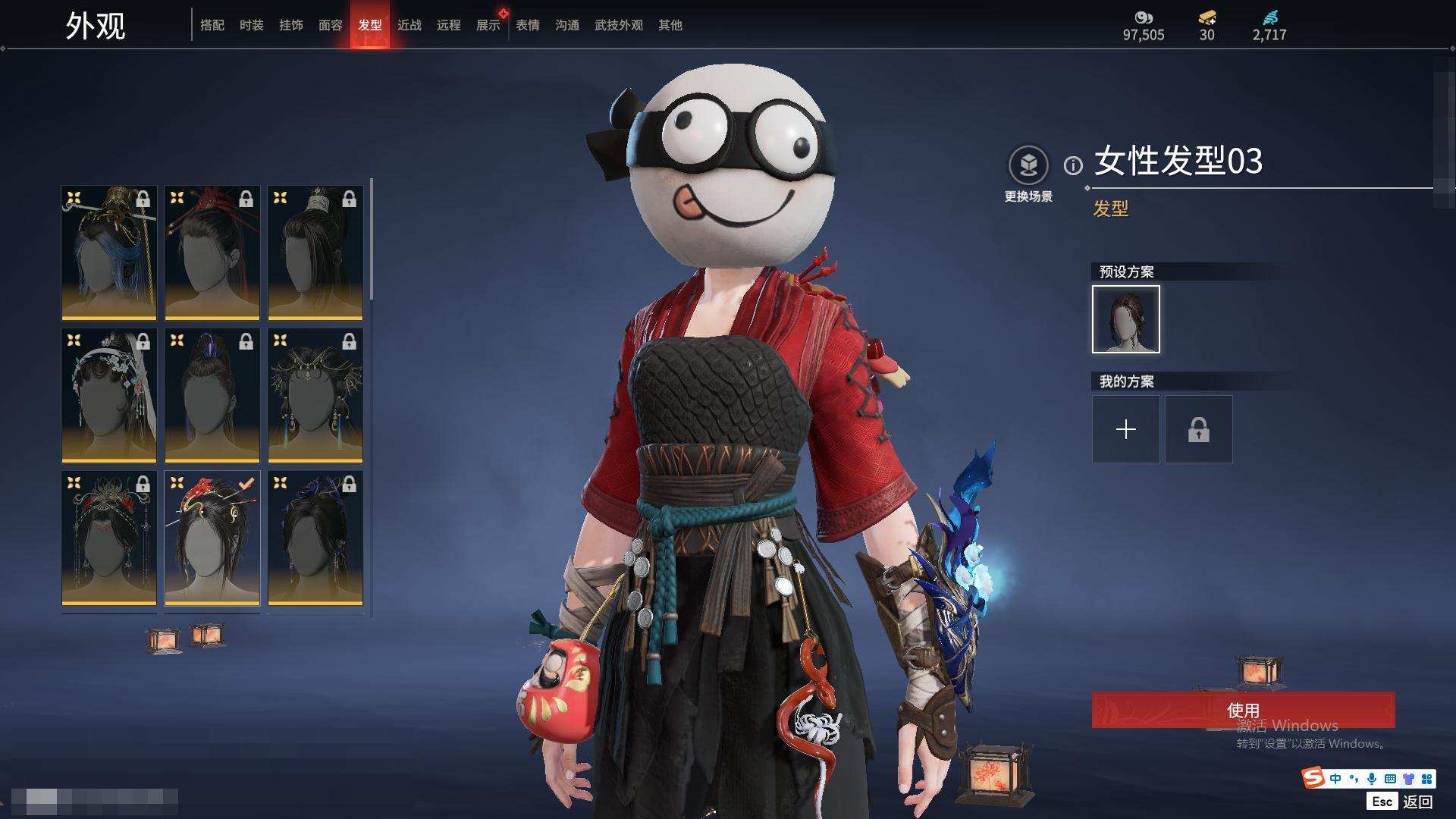The image size is (1456, 819).
Task: Open the 表情 emotes tab
Action: pos(528,25)
